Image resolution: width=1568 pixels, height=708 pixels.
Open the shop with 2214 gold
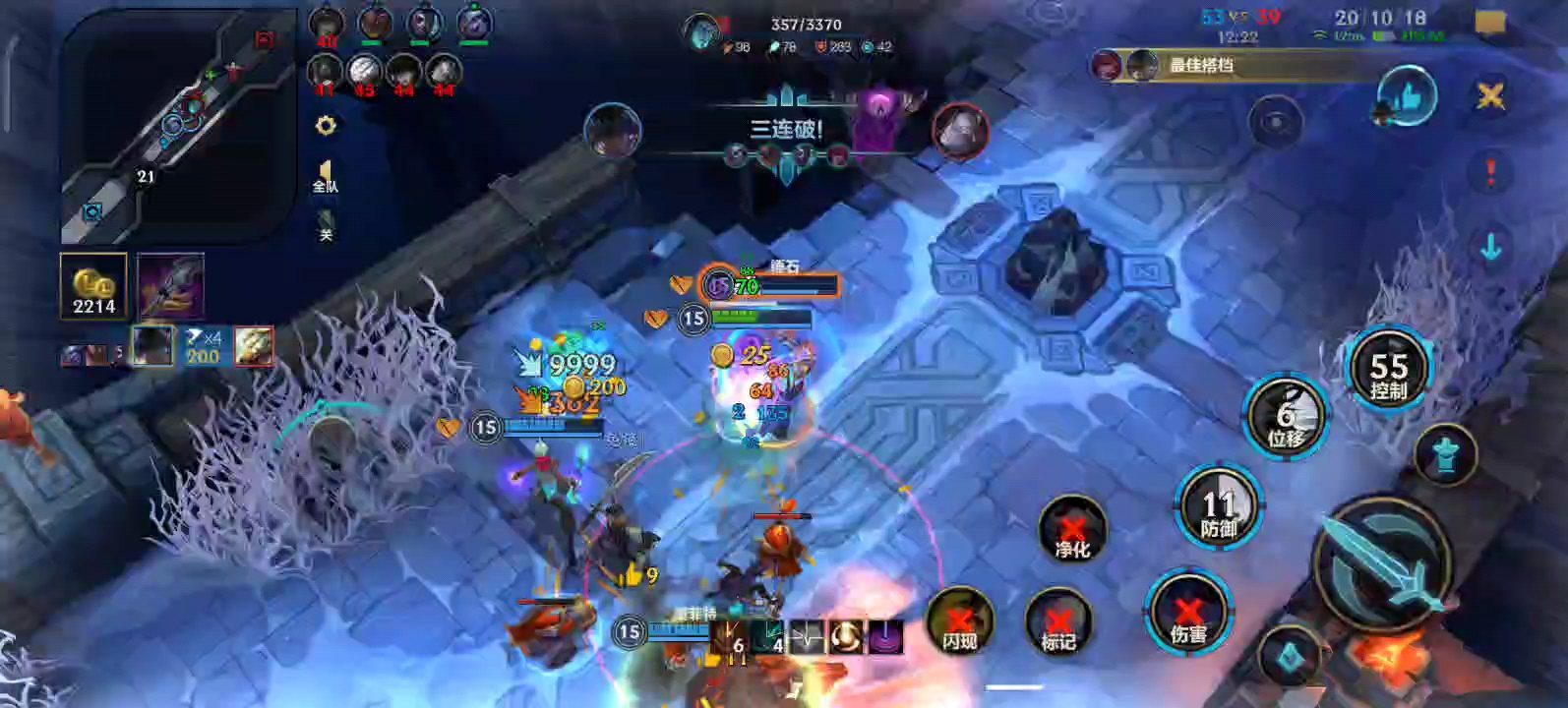94,287
